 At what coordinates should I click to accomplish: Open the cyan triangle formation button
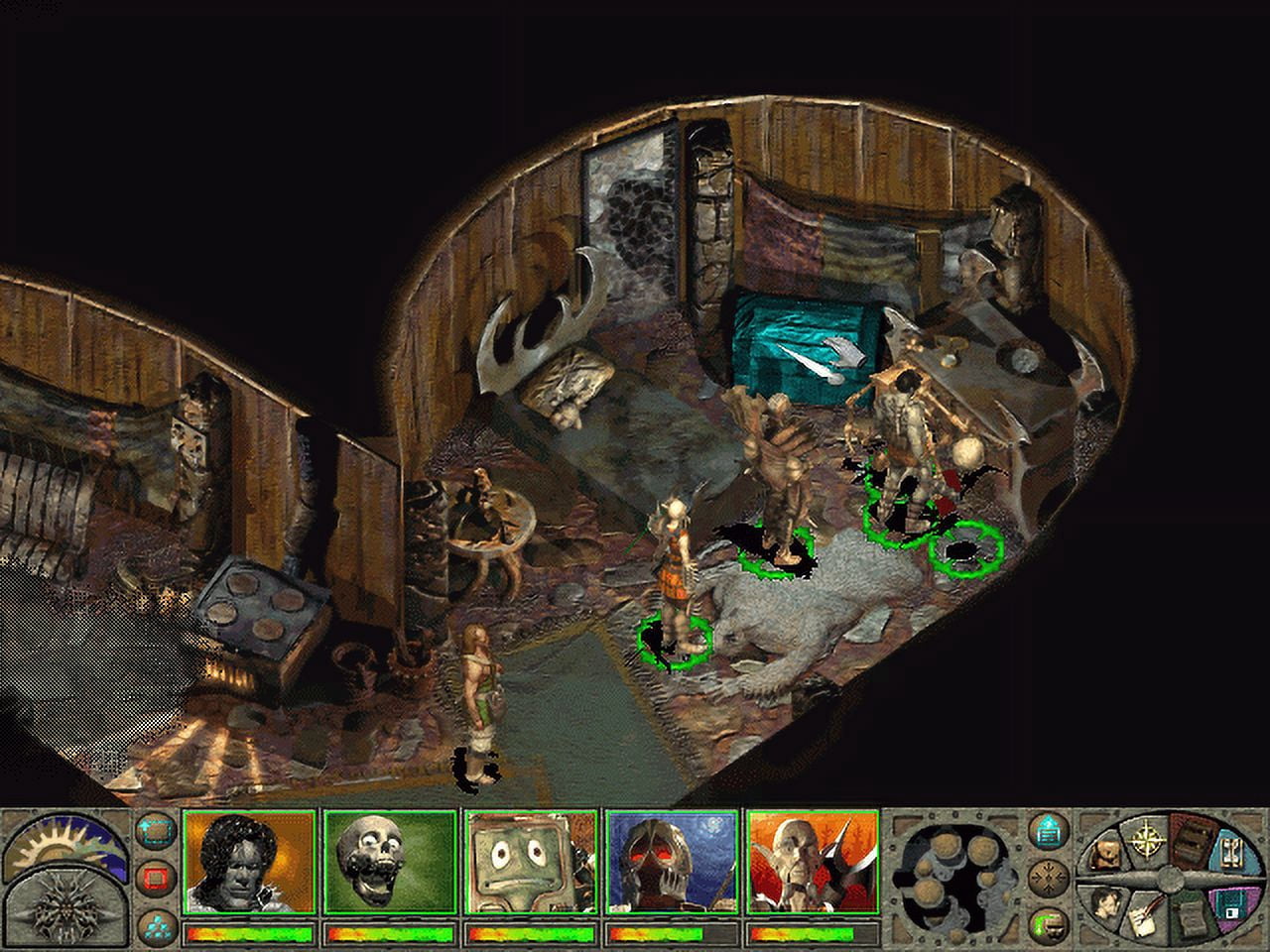tap(153, 923)
